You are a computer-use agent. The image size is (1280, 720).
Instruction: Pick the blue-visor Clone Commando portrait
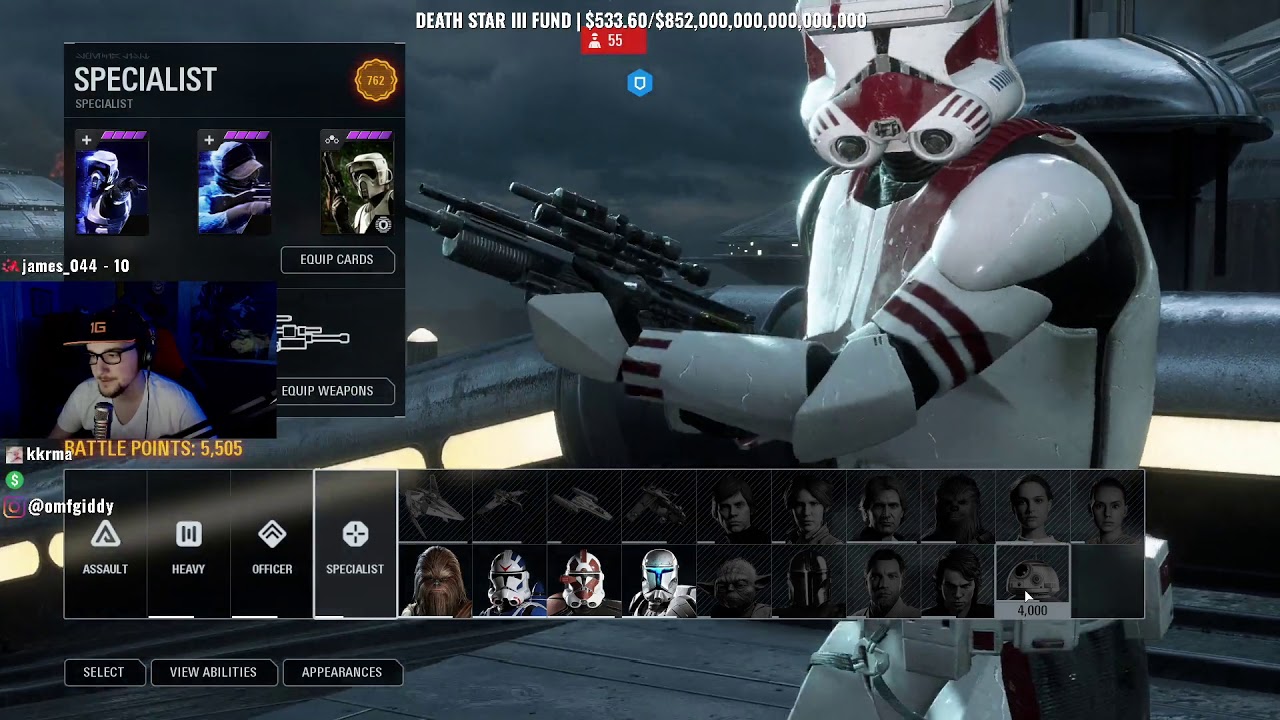click(x=659, y=581)
